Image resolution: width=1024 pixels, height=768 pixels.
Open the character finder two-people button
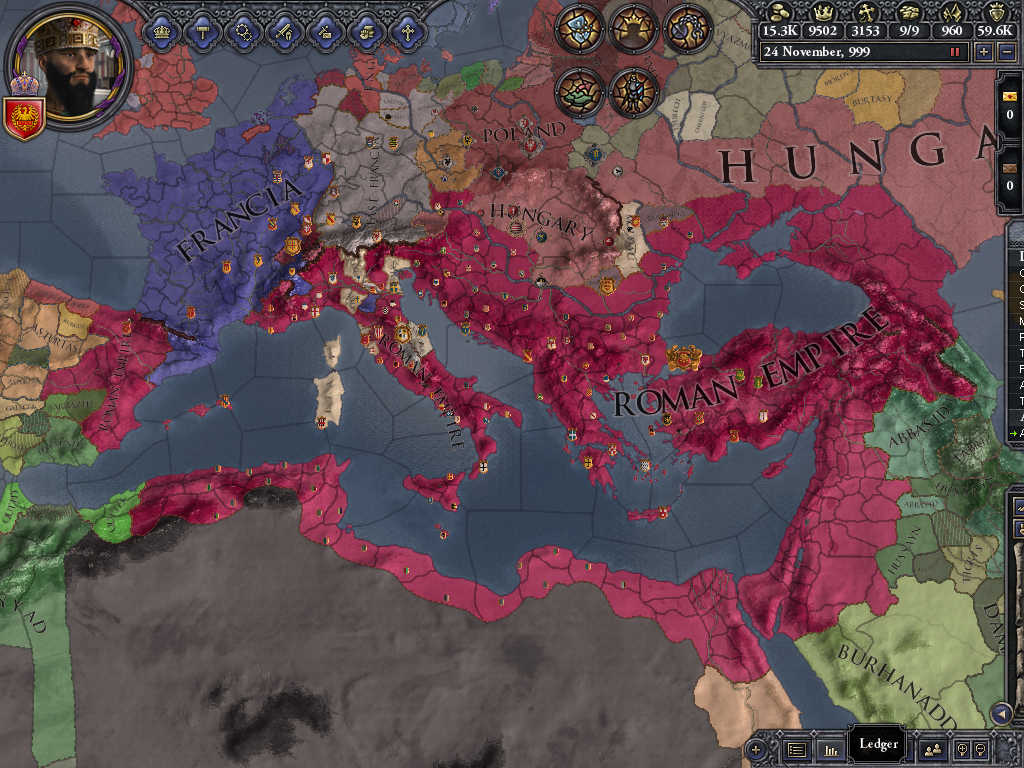click(932, 748)
